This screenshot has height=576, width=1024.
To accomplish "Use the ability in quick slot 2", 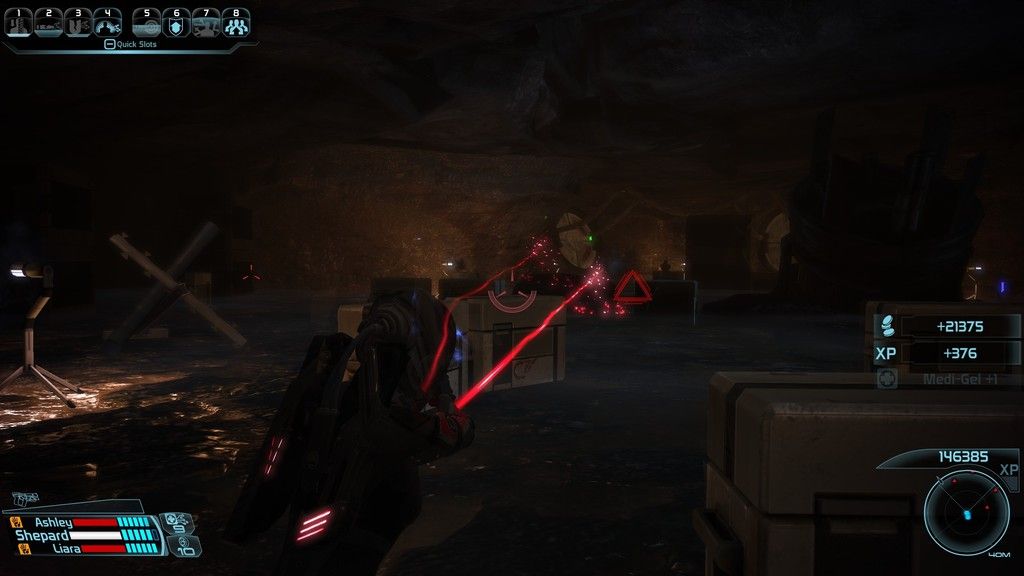I will tap(49, 23).
